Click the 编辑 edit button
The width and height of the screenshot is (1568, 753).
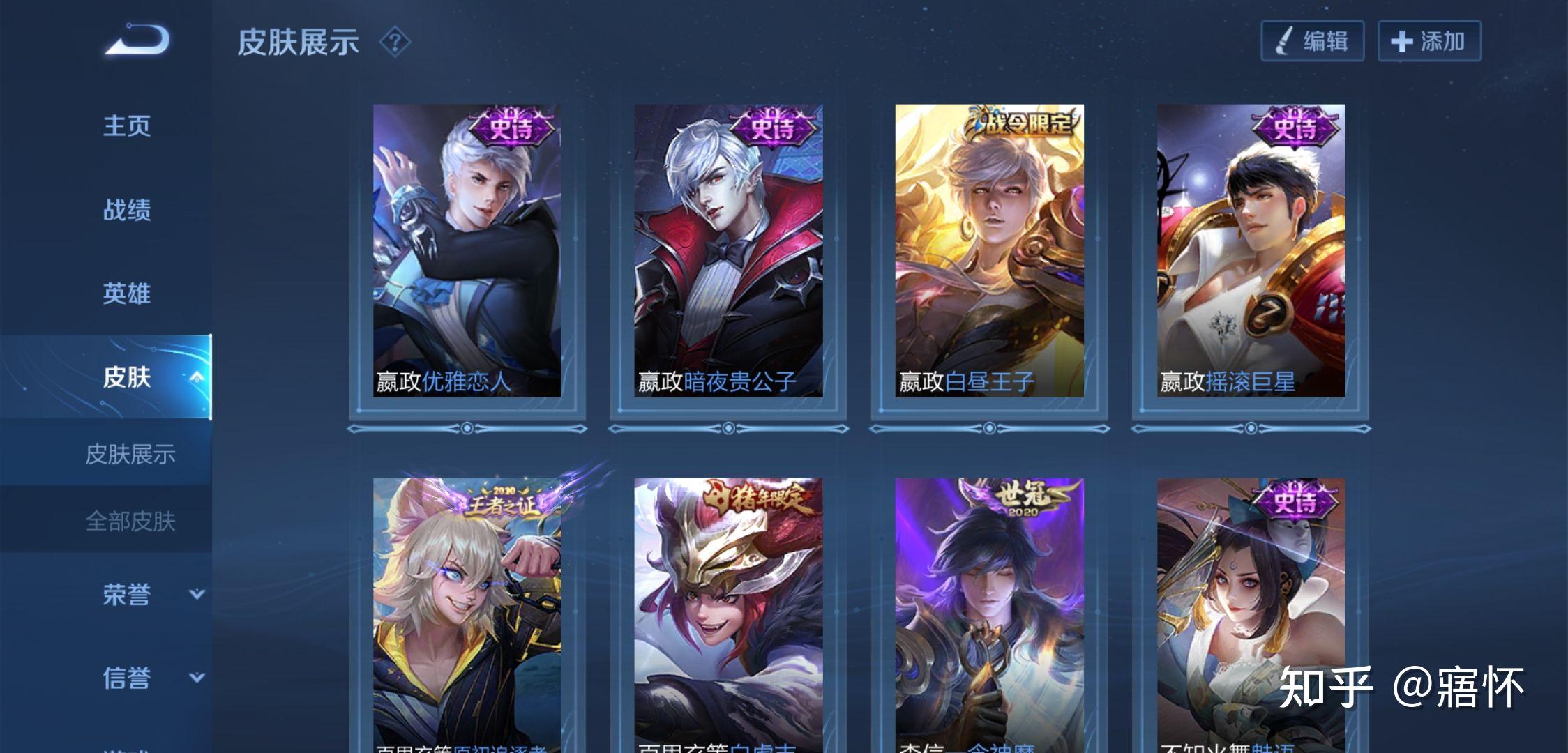(x=1312, y=41)
